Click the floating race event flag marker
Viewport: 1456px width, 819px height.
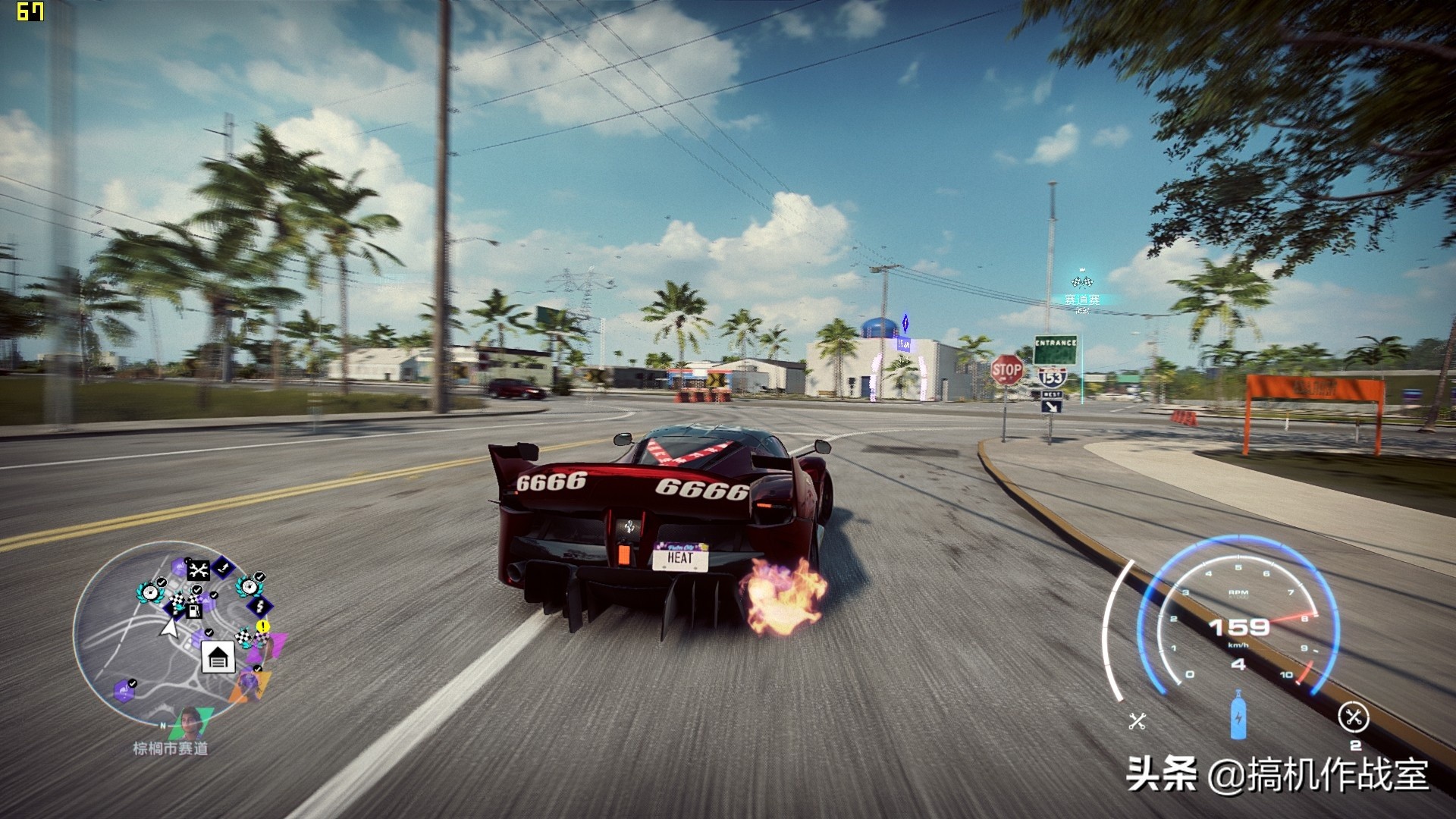pyautogui.click(x=1082, y=283)
